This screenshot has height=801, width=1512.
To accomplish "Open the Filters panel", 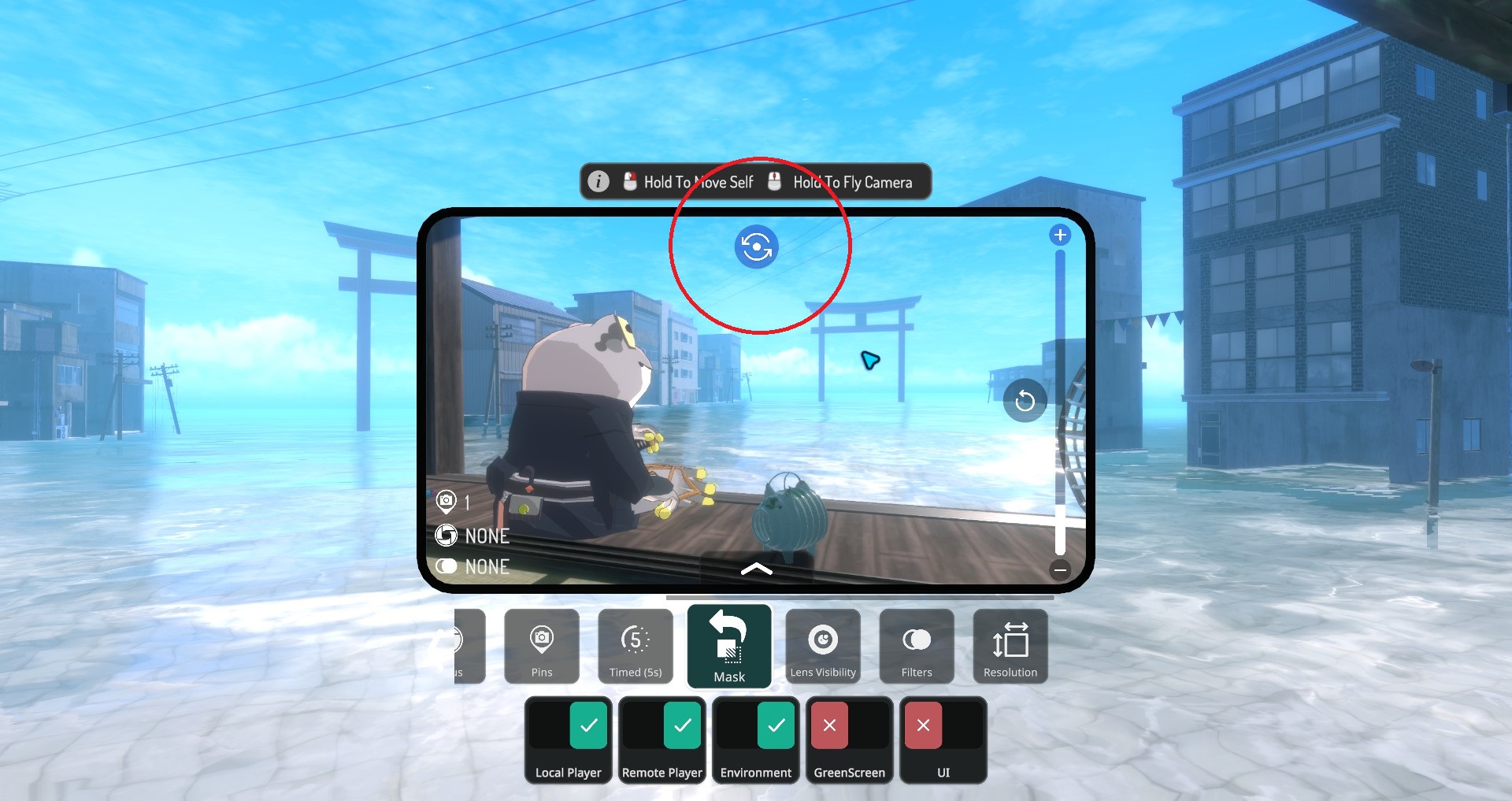I will [x=916, y=647].
